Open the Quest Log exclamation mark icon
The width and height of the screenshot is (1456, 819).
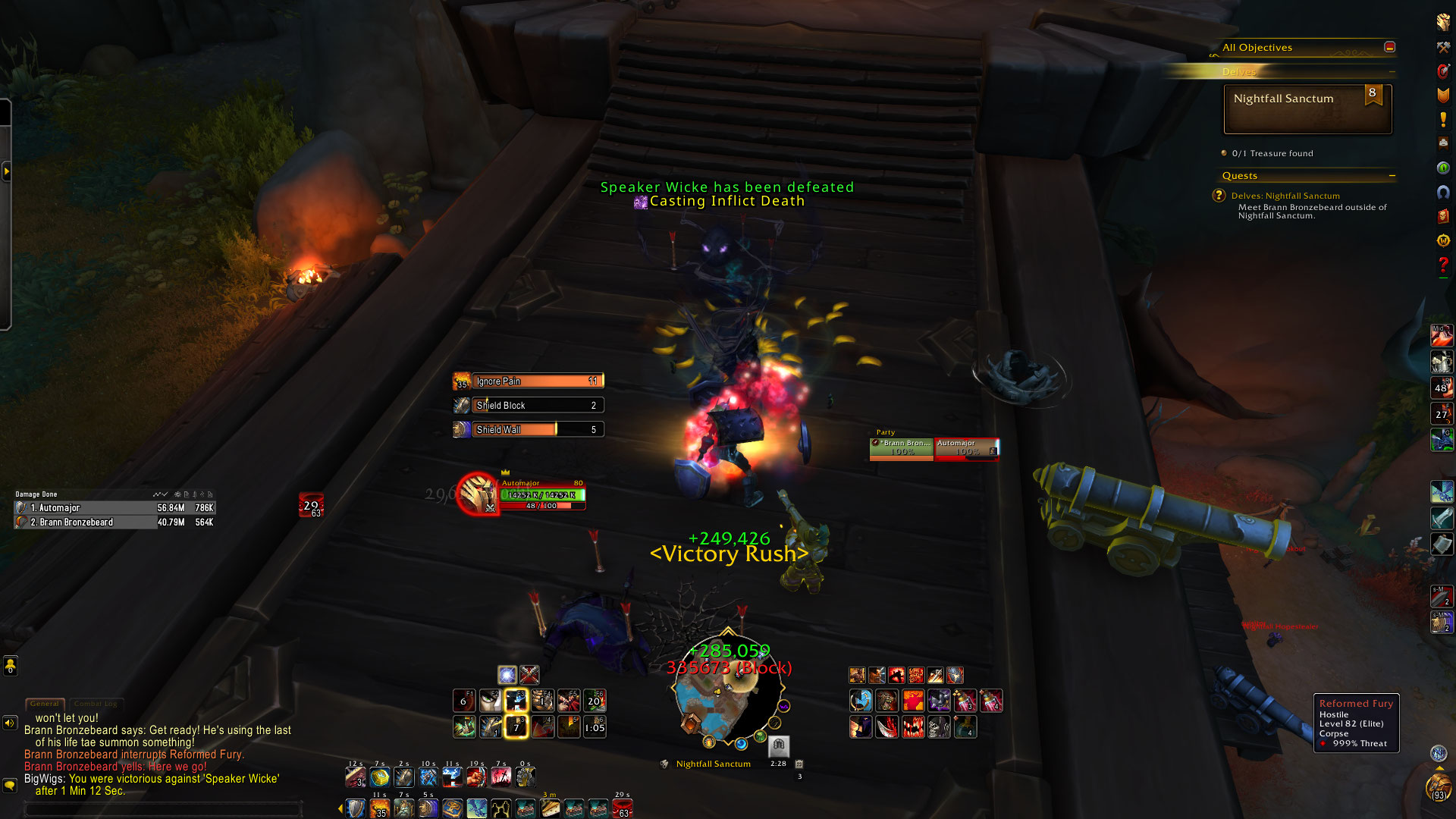pos(1443,120)
